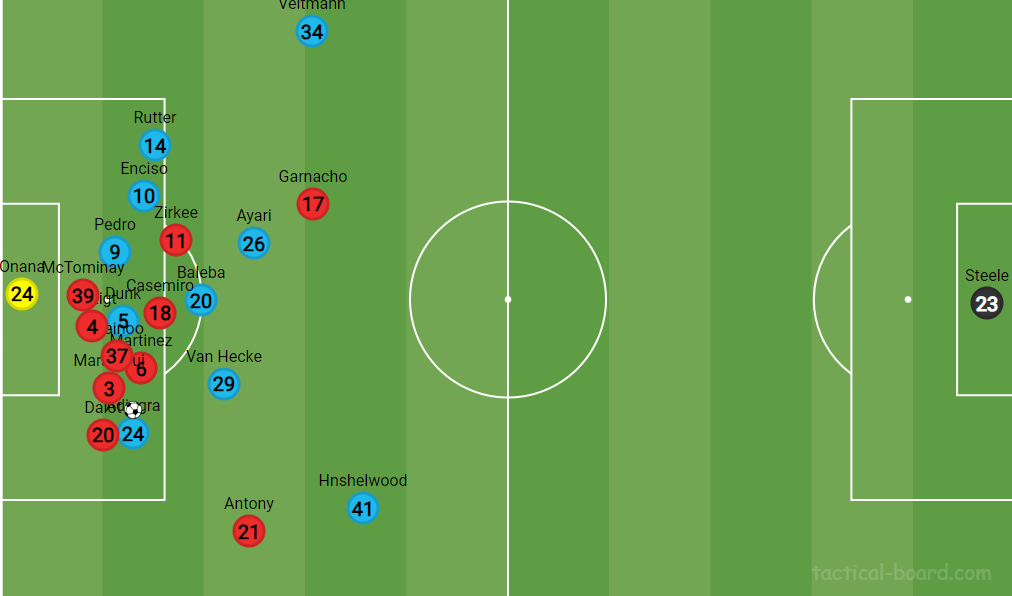Screen dimensions: 1012x596
Task: Select Pedro's number 9 token
Action: pyautogui.click(x=115, y=252)
